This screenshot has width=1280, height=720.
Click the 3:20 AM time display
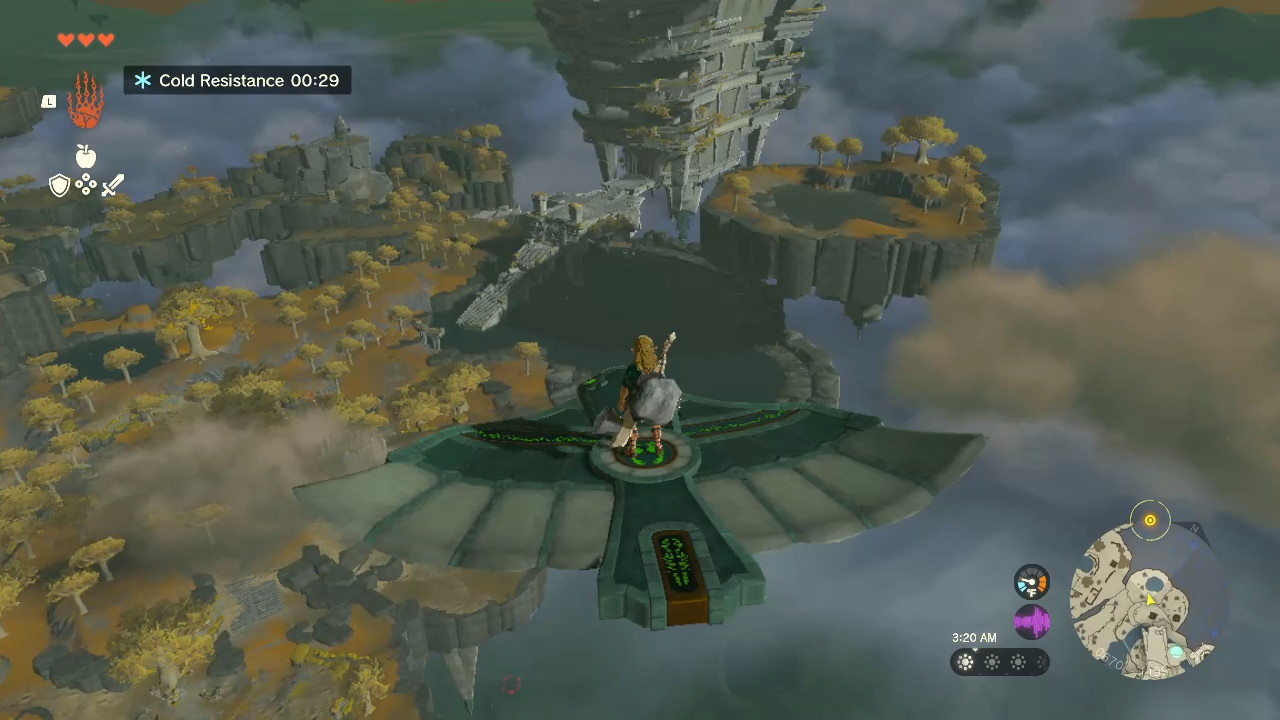973,637
